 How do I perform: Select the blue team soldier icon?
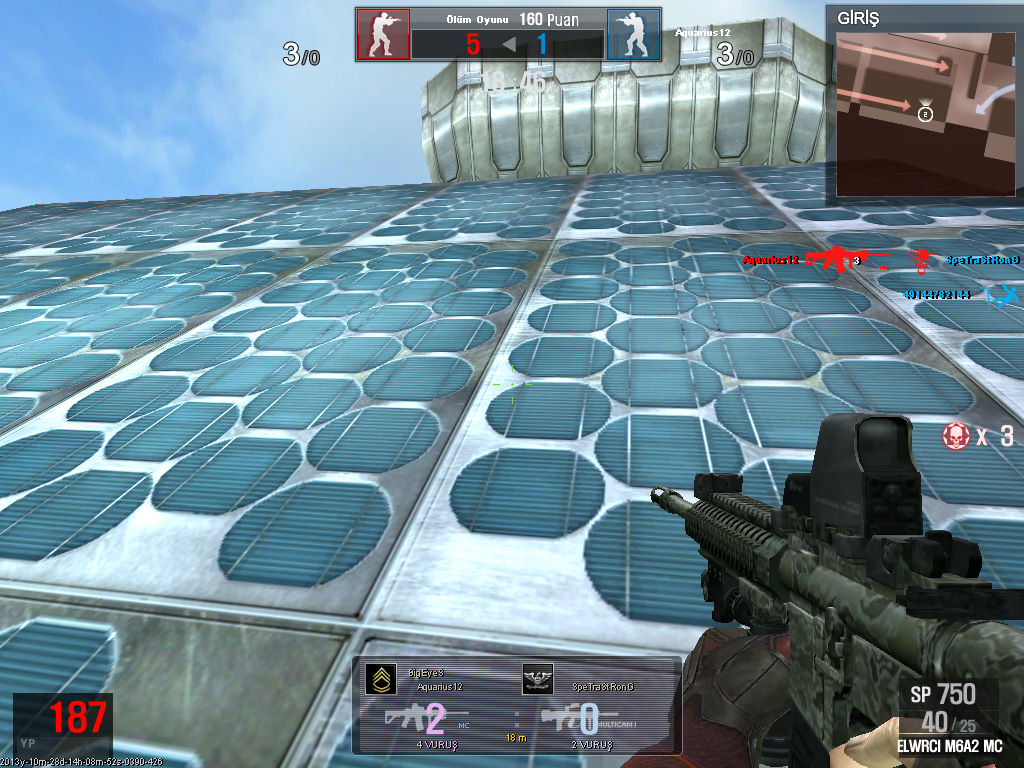[633, 35]
